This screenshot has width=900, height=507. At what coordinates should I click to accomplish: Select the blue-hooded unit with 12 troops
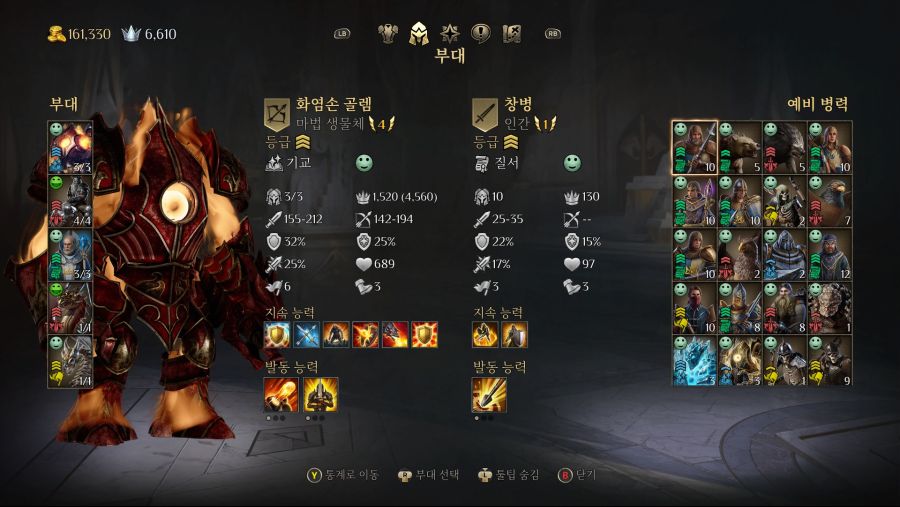[830, 255]
